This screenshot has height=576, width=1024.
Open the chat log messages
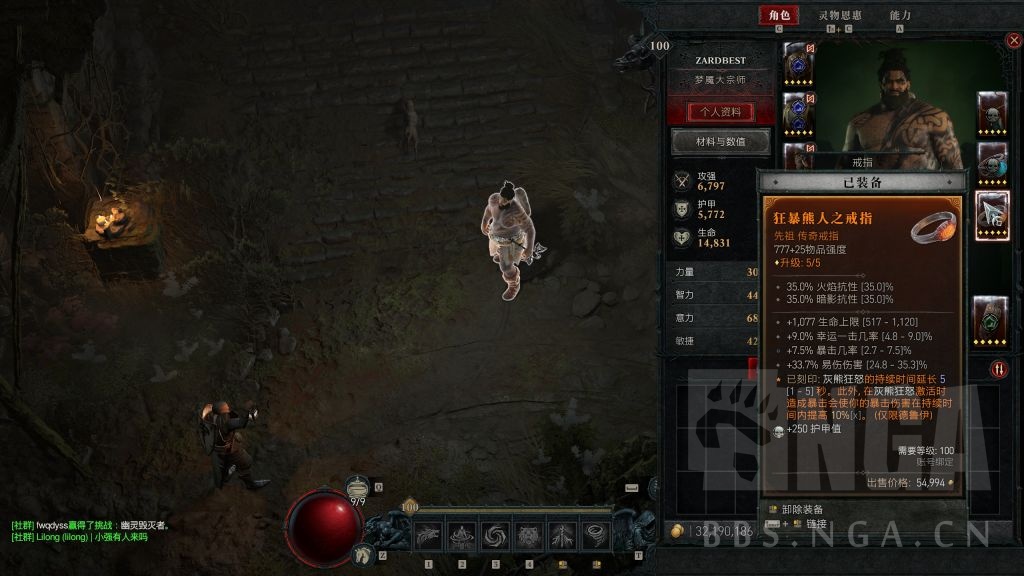(x=90, y=531)
